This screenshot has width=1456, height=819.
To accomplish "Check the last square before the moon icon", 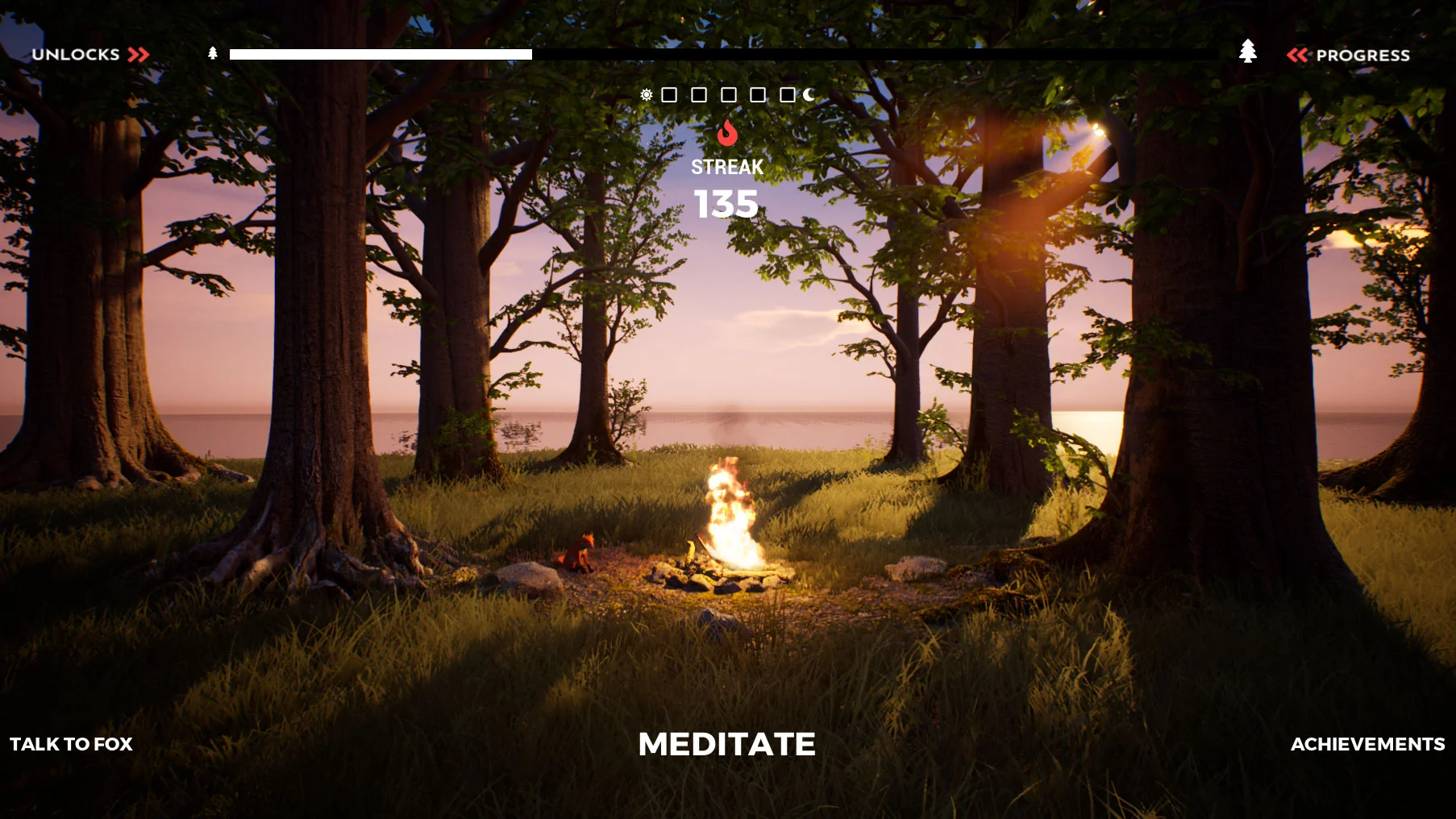I will [786, 95].
